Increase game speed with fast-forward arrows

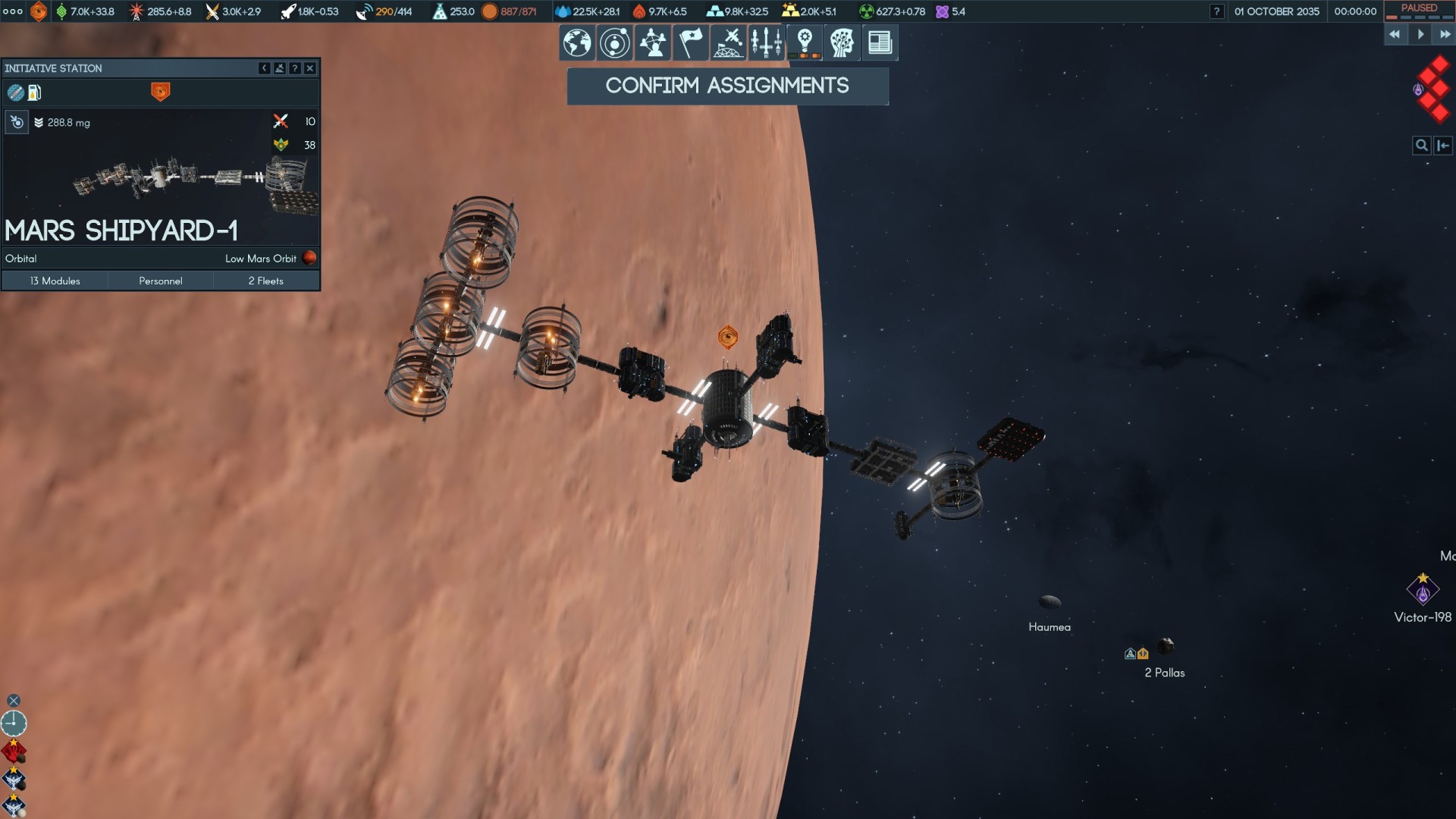1445,34
